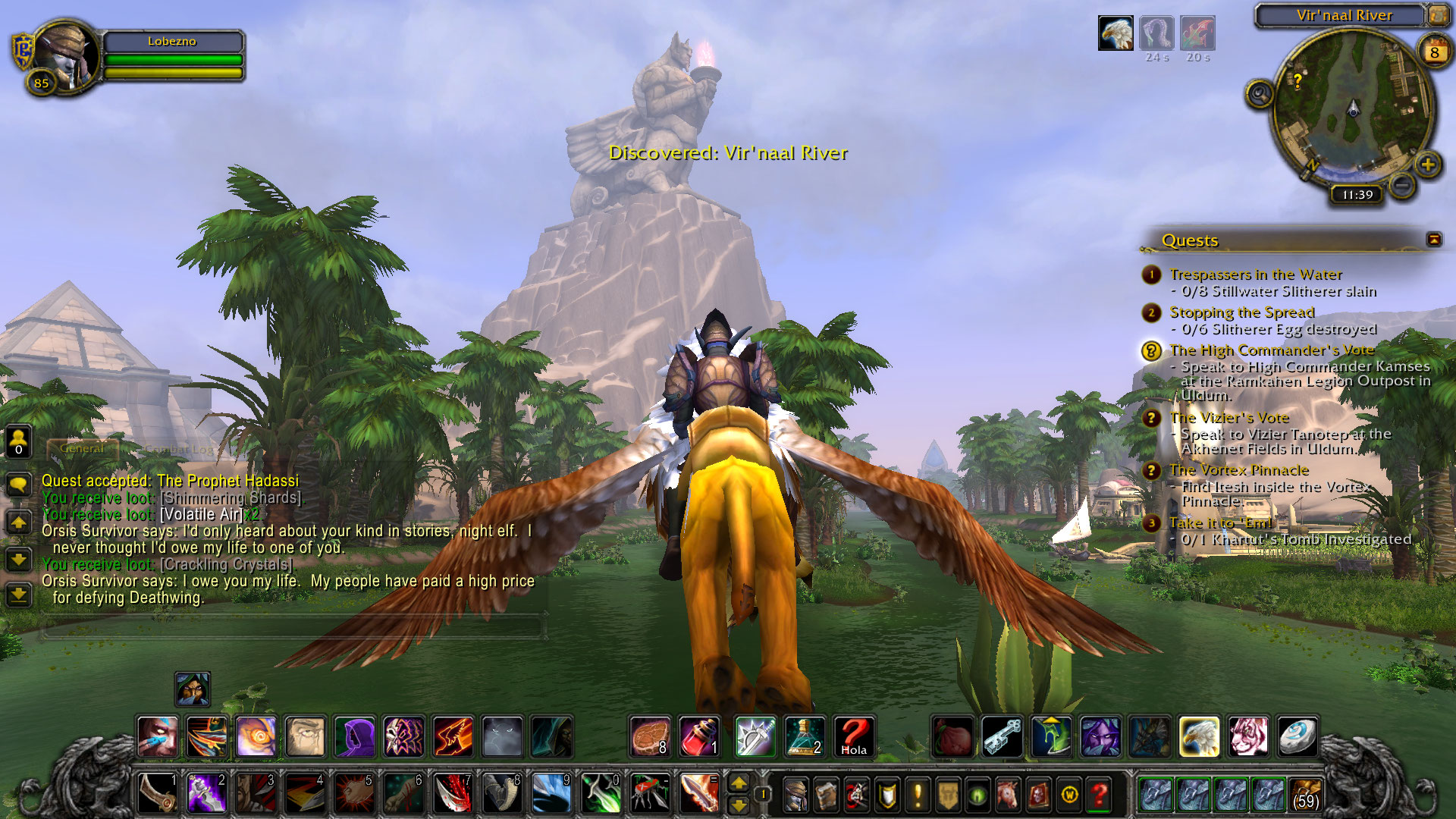Open the mounts horse-head micro button

pos(1008,795)
